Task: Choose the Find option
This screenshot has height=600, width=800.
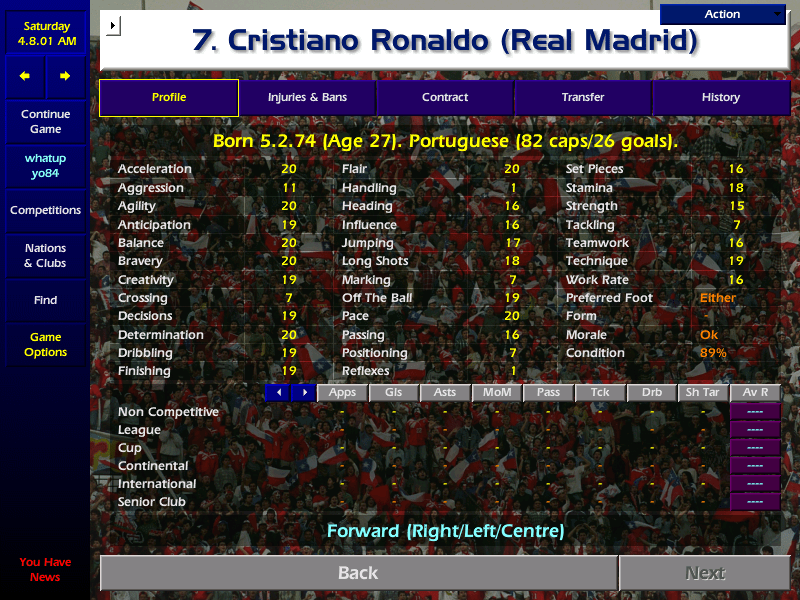Action: tap(45, 300)
